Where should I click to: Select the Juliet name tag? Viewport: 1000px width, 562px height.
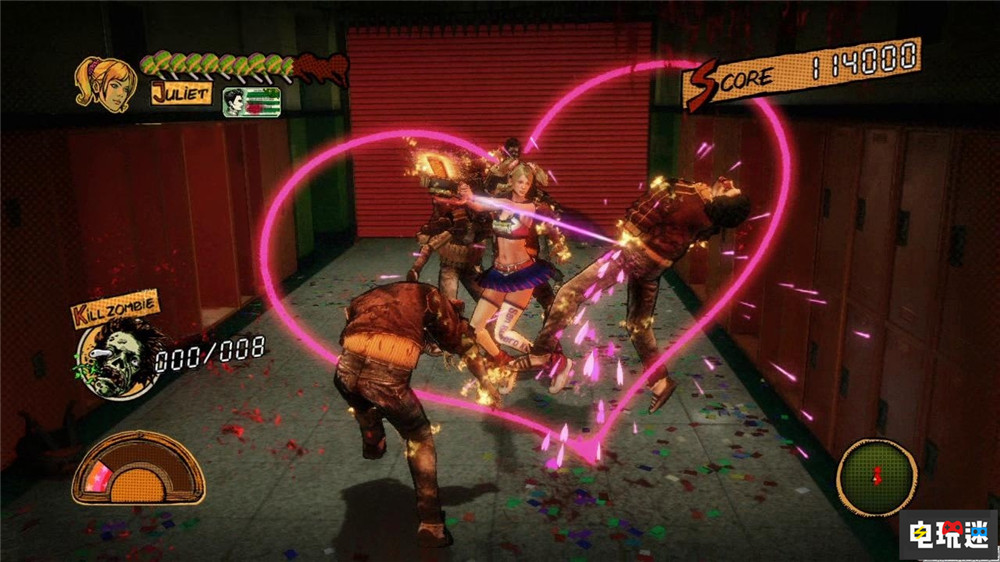coord(180,94)
